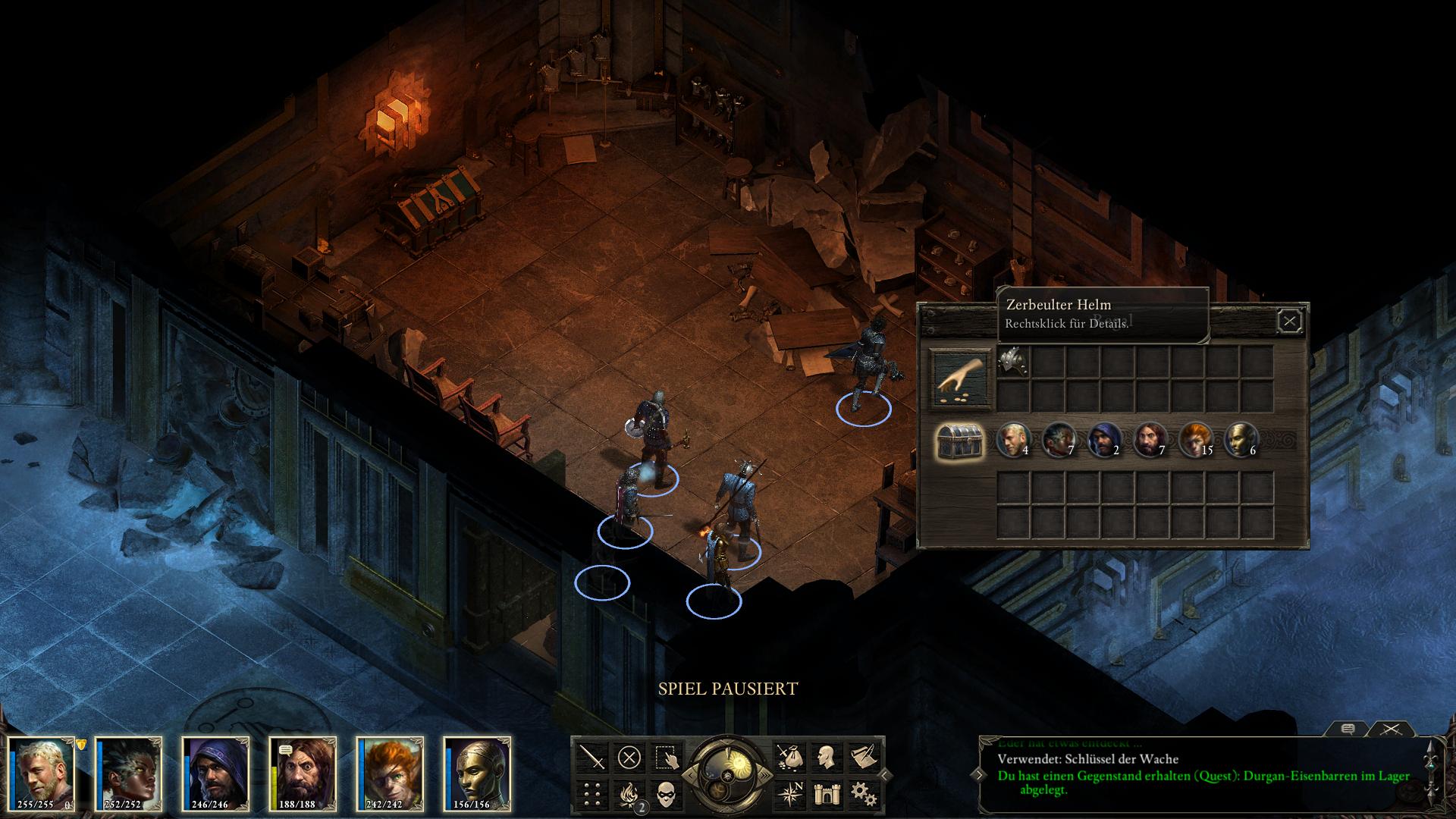Toggle the select-all party button

666,757
